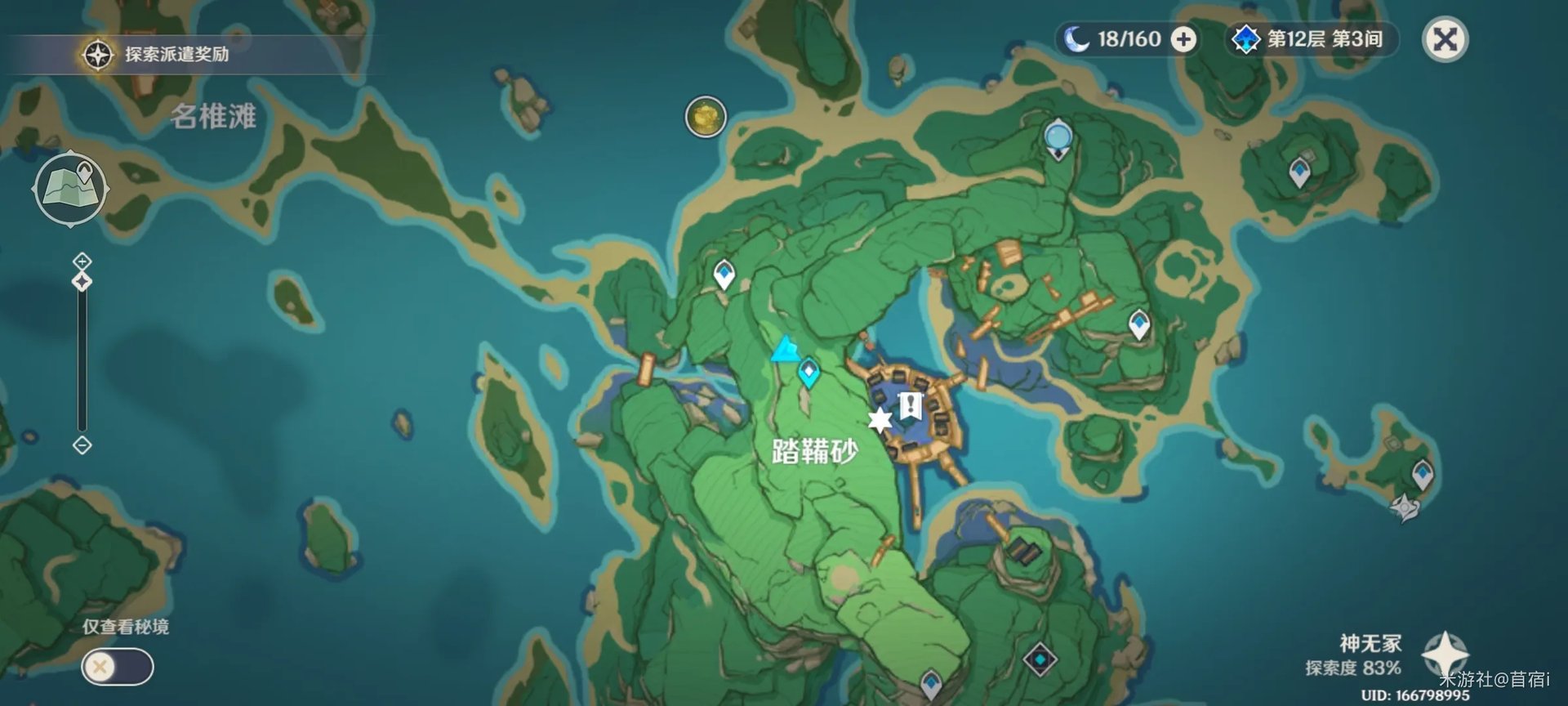The image size is (1568, 706).
Task: Select the white star custom pin
Action: [x=880, y=420]
